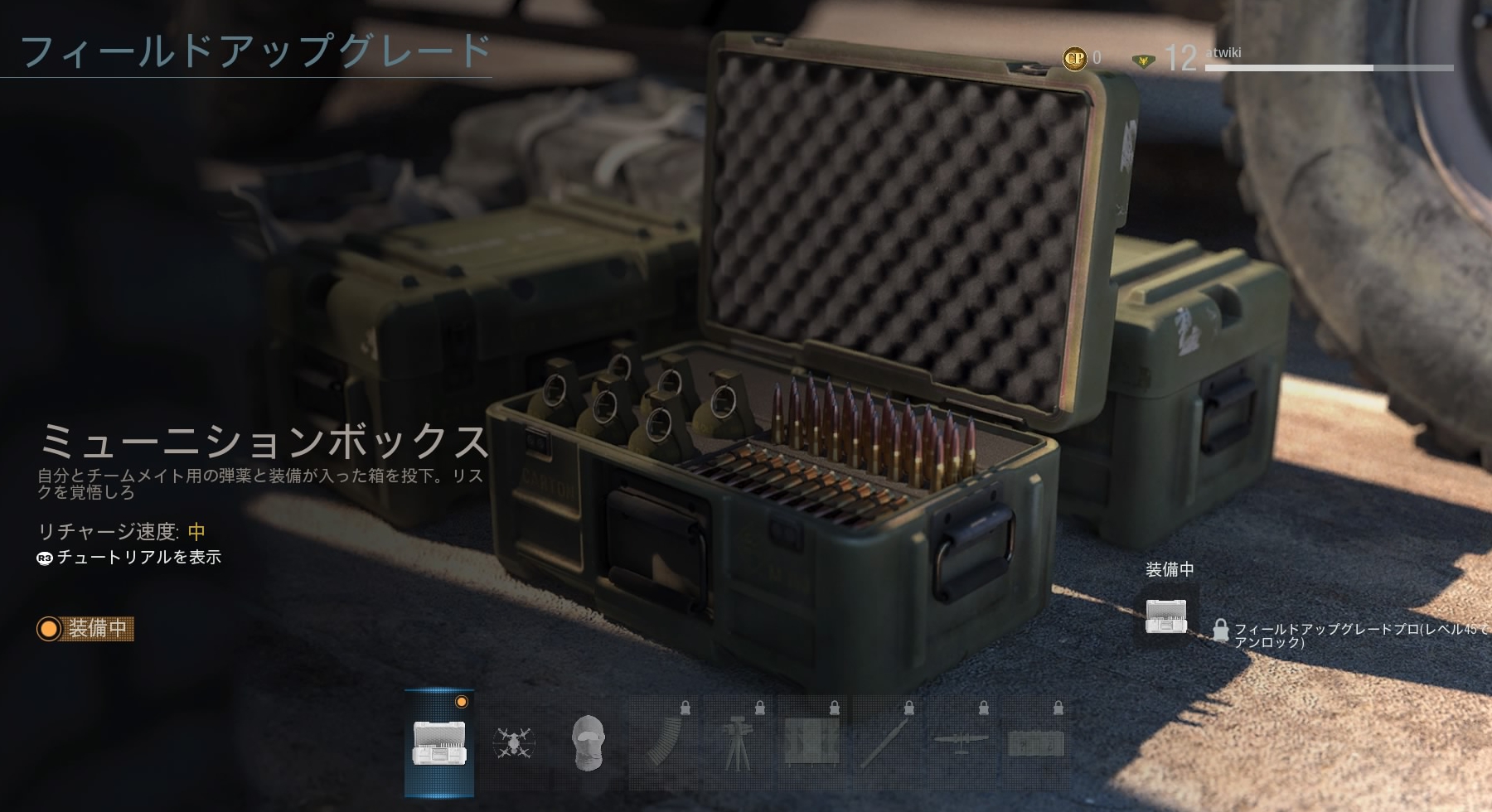Open the rank emblem next to level 12
1492x812 pixels.
(1144, 60)
